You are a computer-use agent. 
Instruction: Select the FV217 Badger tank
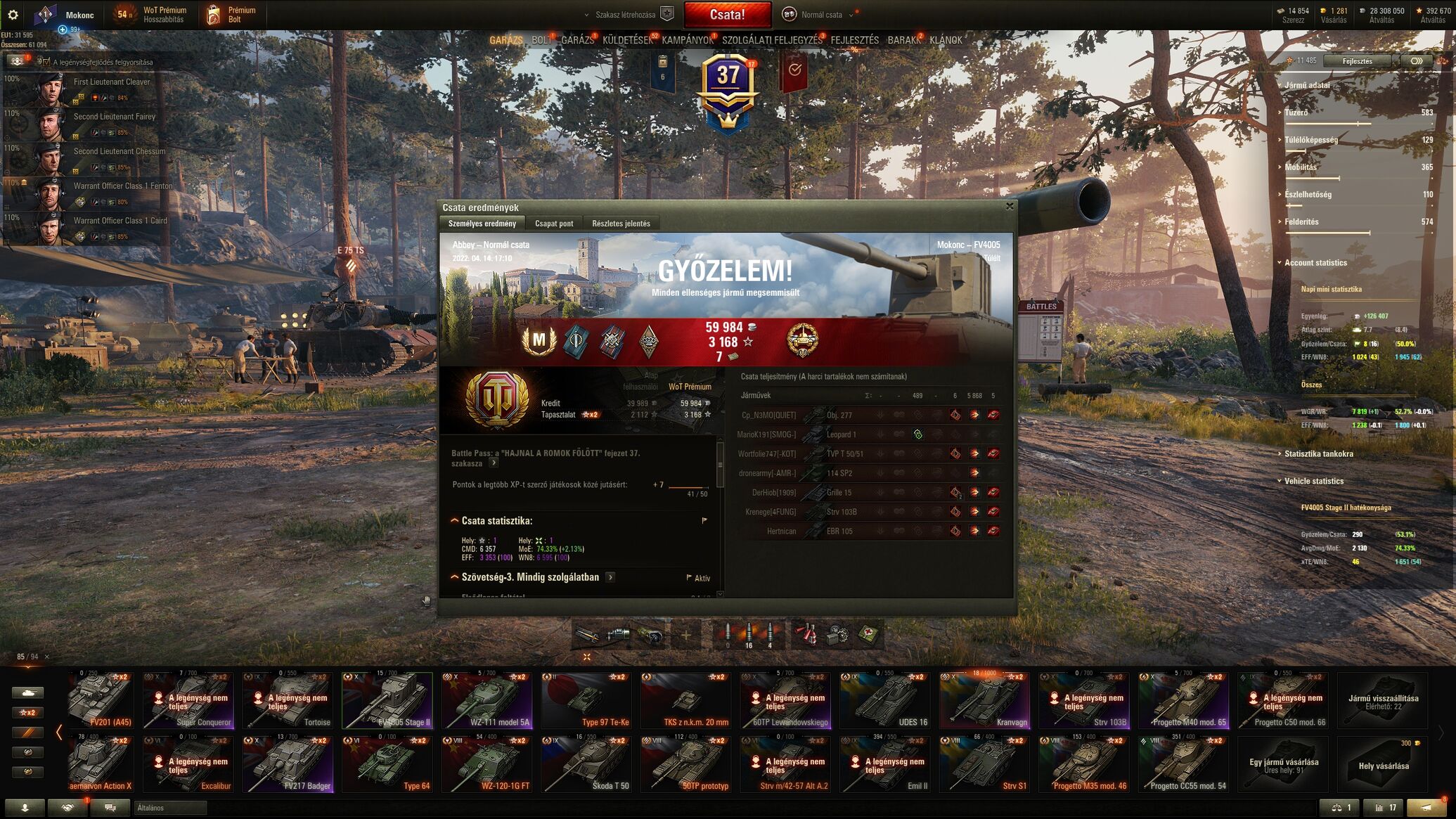coord(287,763)
